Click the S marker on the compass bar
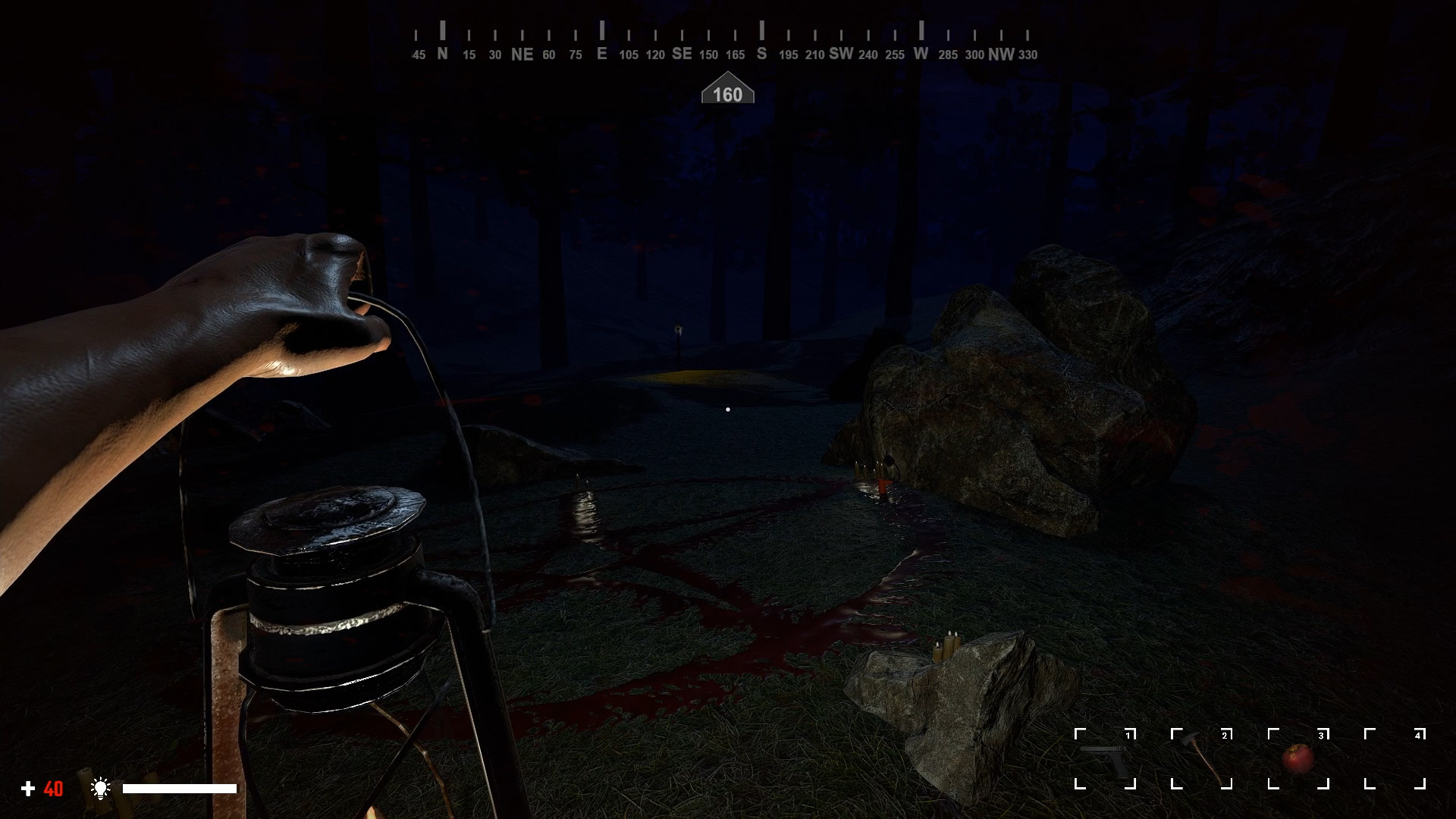The width and height of the screenshot is (1456, 819). (761, 54)
